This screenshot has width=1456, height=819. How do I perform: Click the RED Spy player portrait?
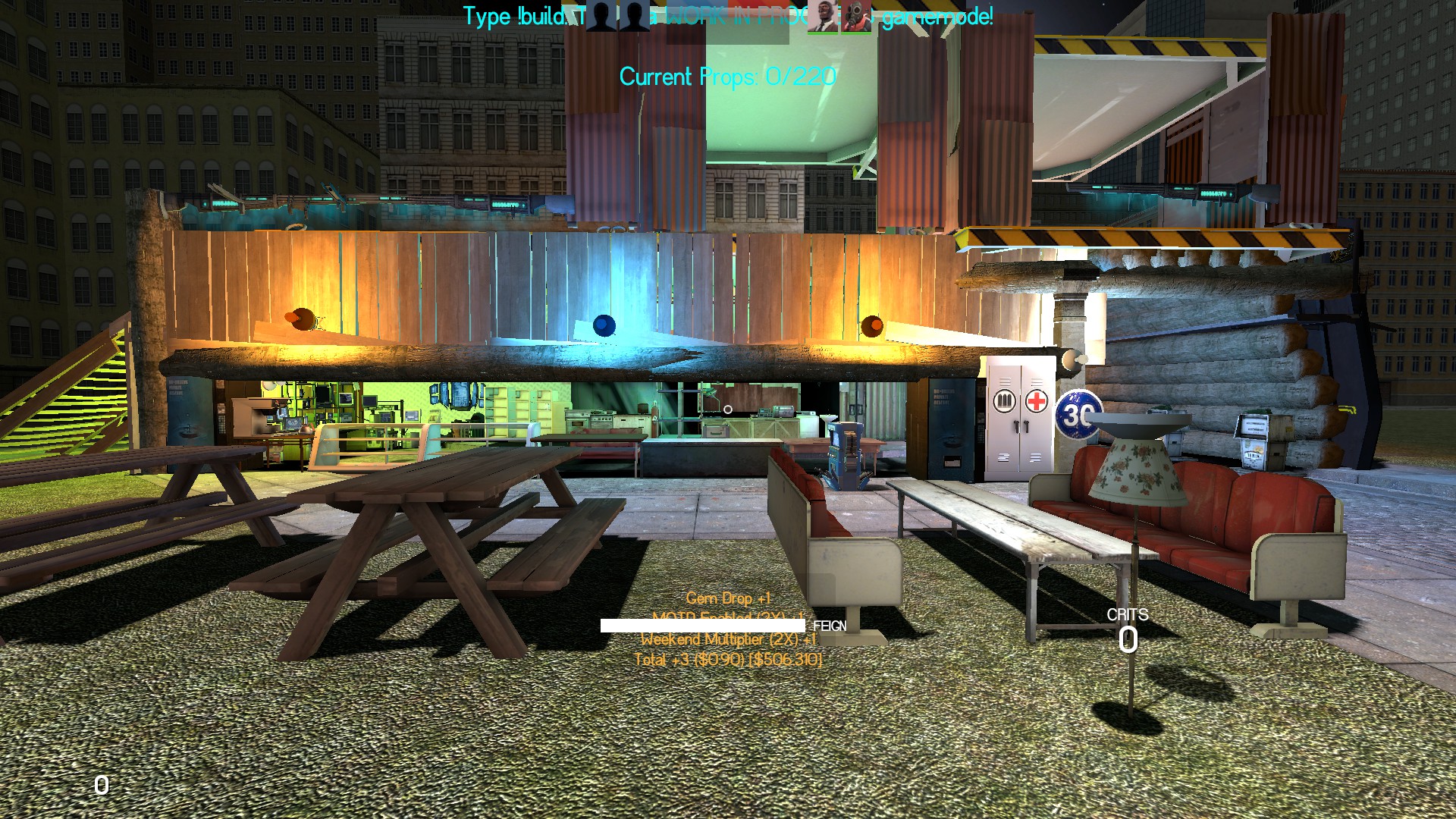[x=822, y=17]
